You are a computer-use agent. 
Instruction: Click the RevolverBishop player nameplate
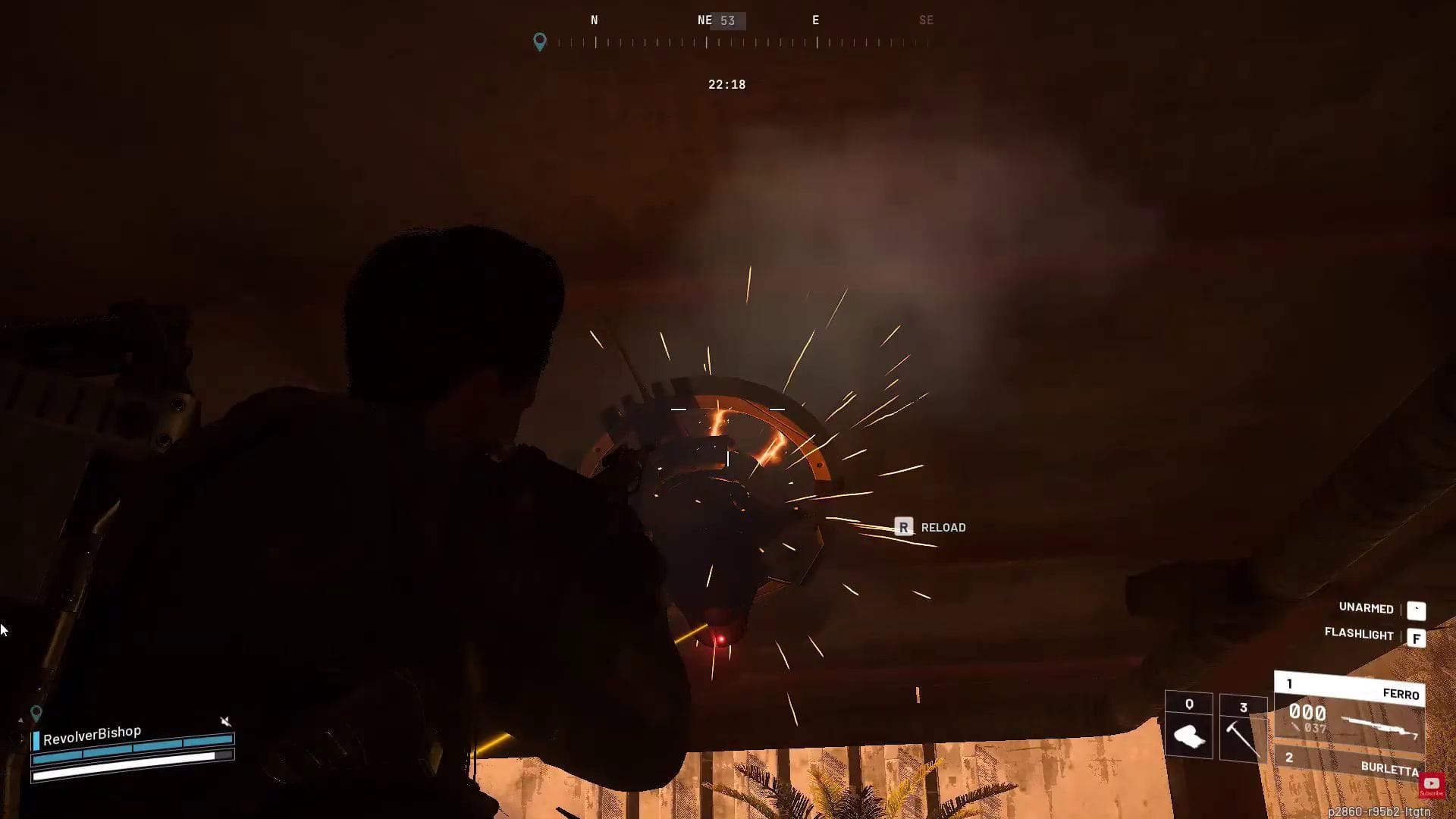pyautogui.click(x=92, y=734)
